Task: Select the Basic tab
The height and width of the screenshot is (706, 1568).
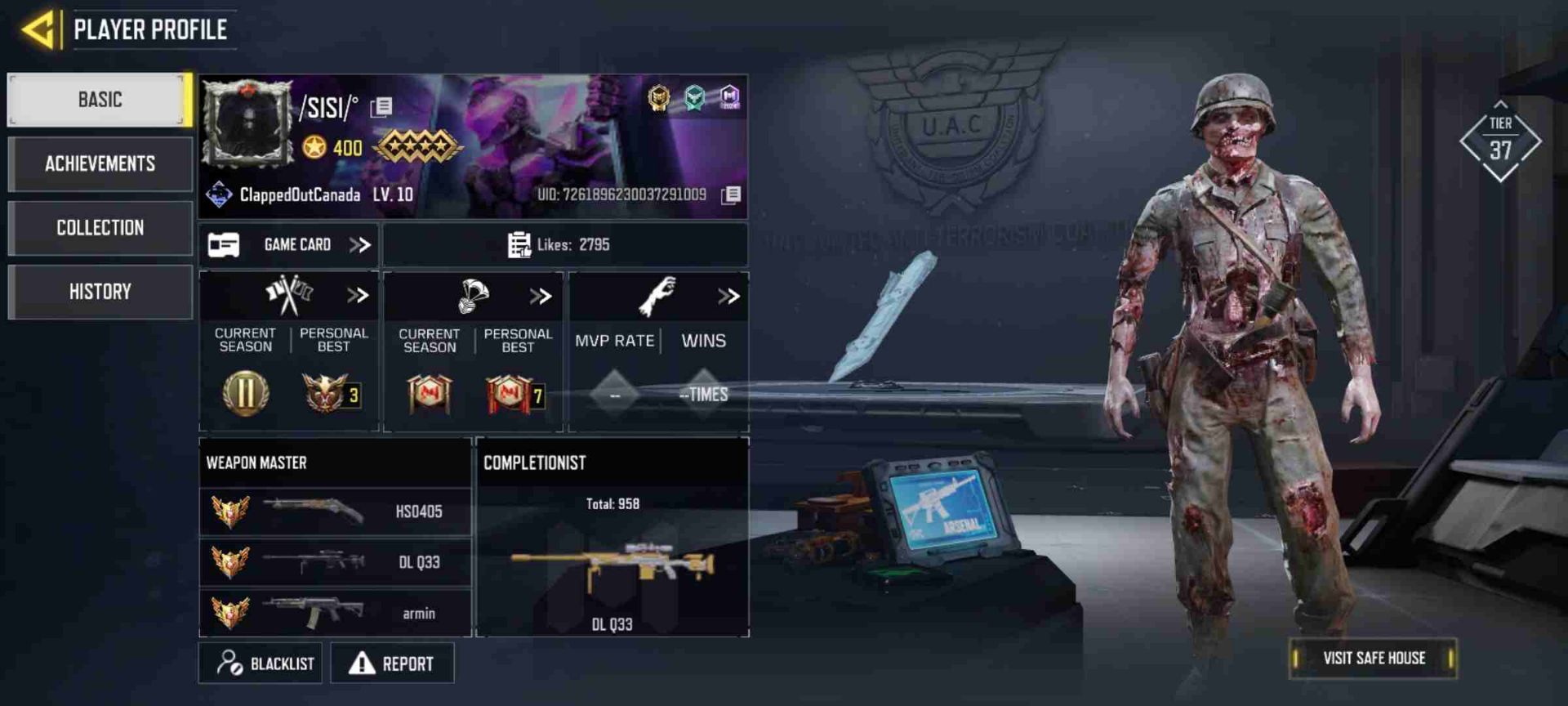Action: pyautogui.click(x=100, y=100)
